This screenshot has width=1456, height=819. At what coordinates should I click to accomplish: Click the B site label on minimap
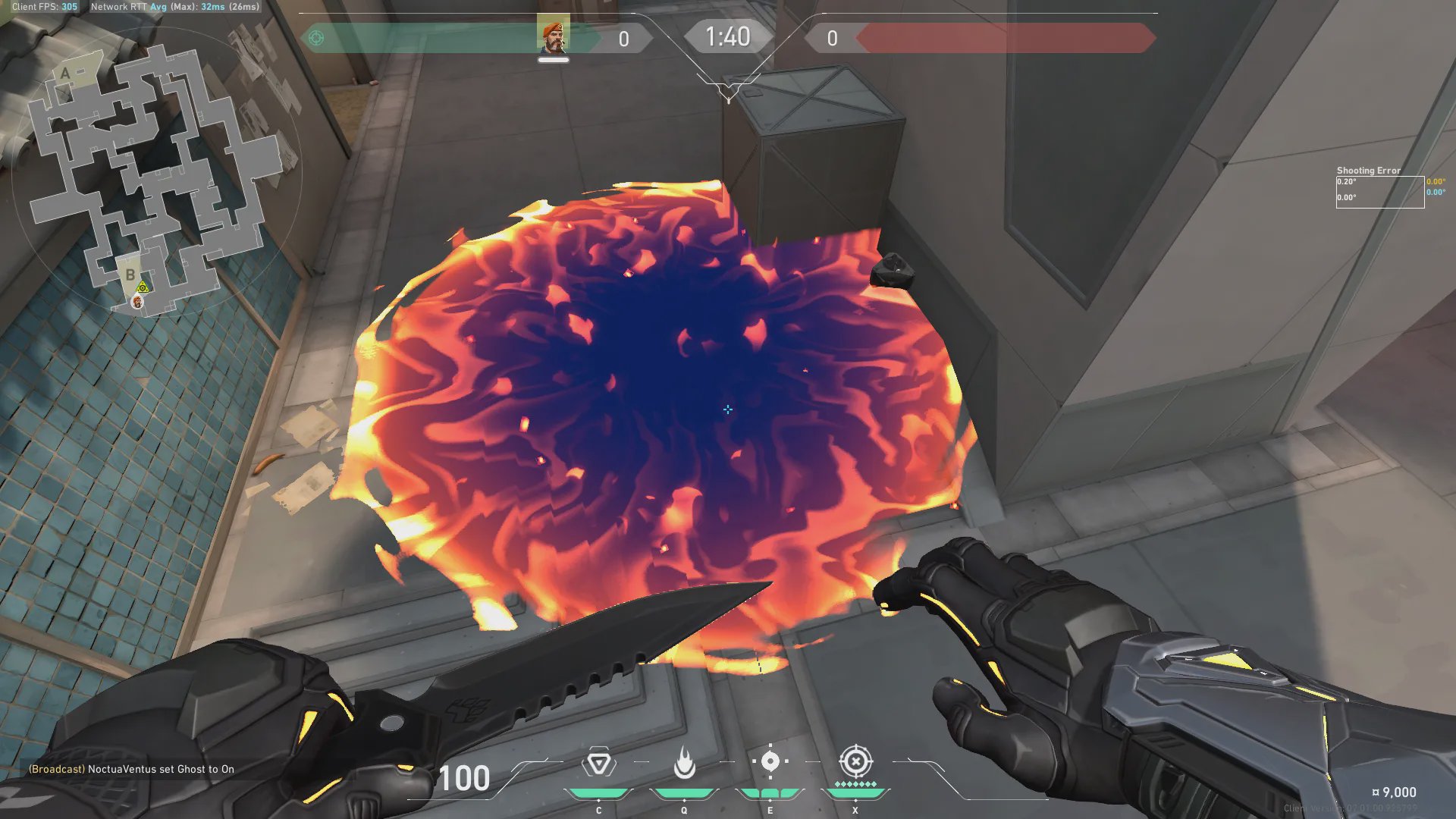pyautogui.click(x=130, y=275)
